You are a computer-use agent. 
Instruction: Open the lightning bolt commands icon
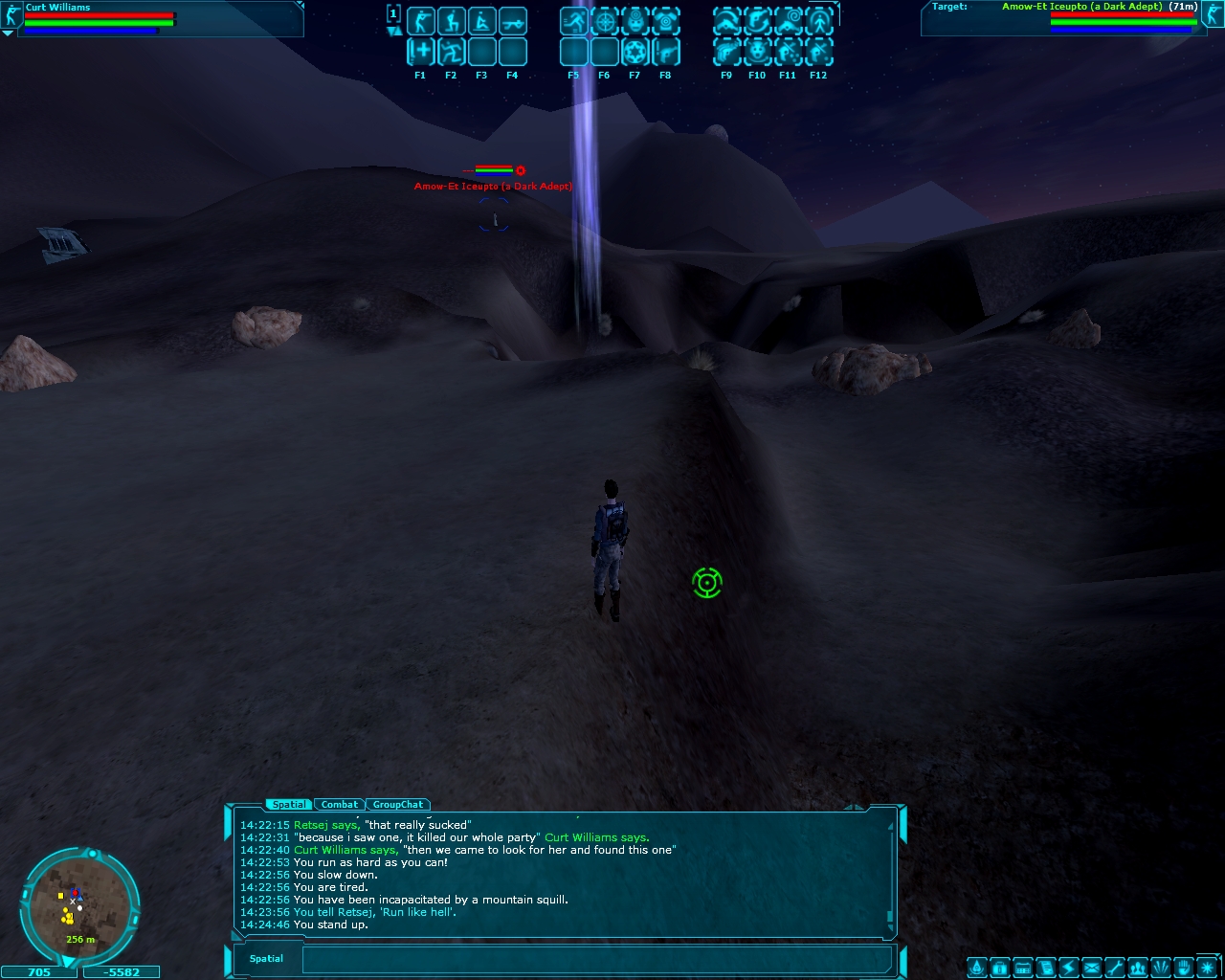(x=1068, y=968)
